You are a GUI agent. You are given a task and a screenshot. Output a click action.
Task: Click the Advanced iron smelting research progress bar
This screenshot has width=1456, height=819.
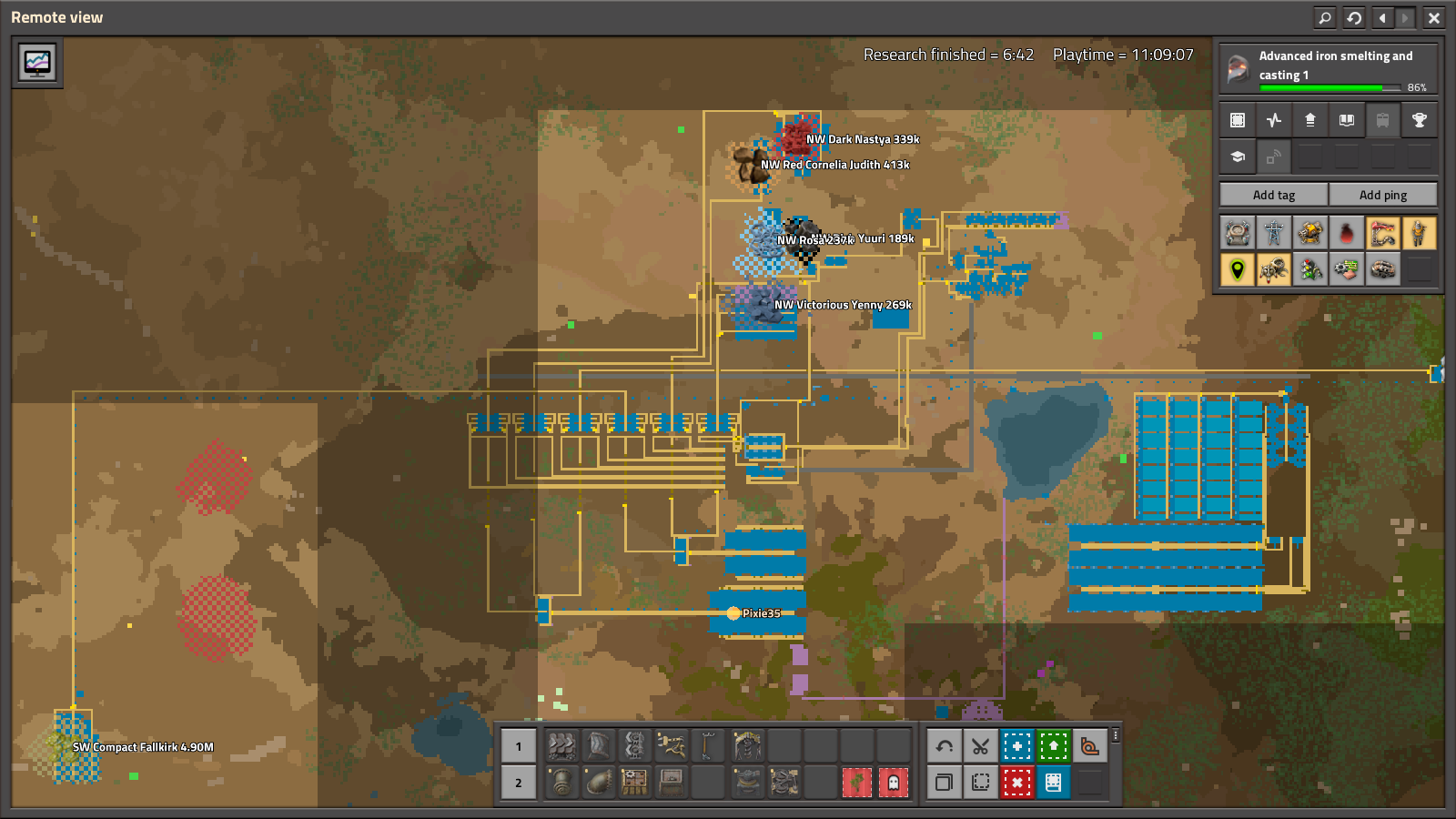(x=1329, y=87)
